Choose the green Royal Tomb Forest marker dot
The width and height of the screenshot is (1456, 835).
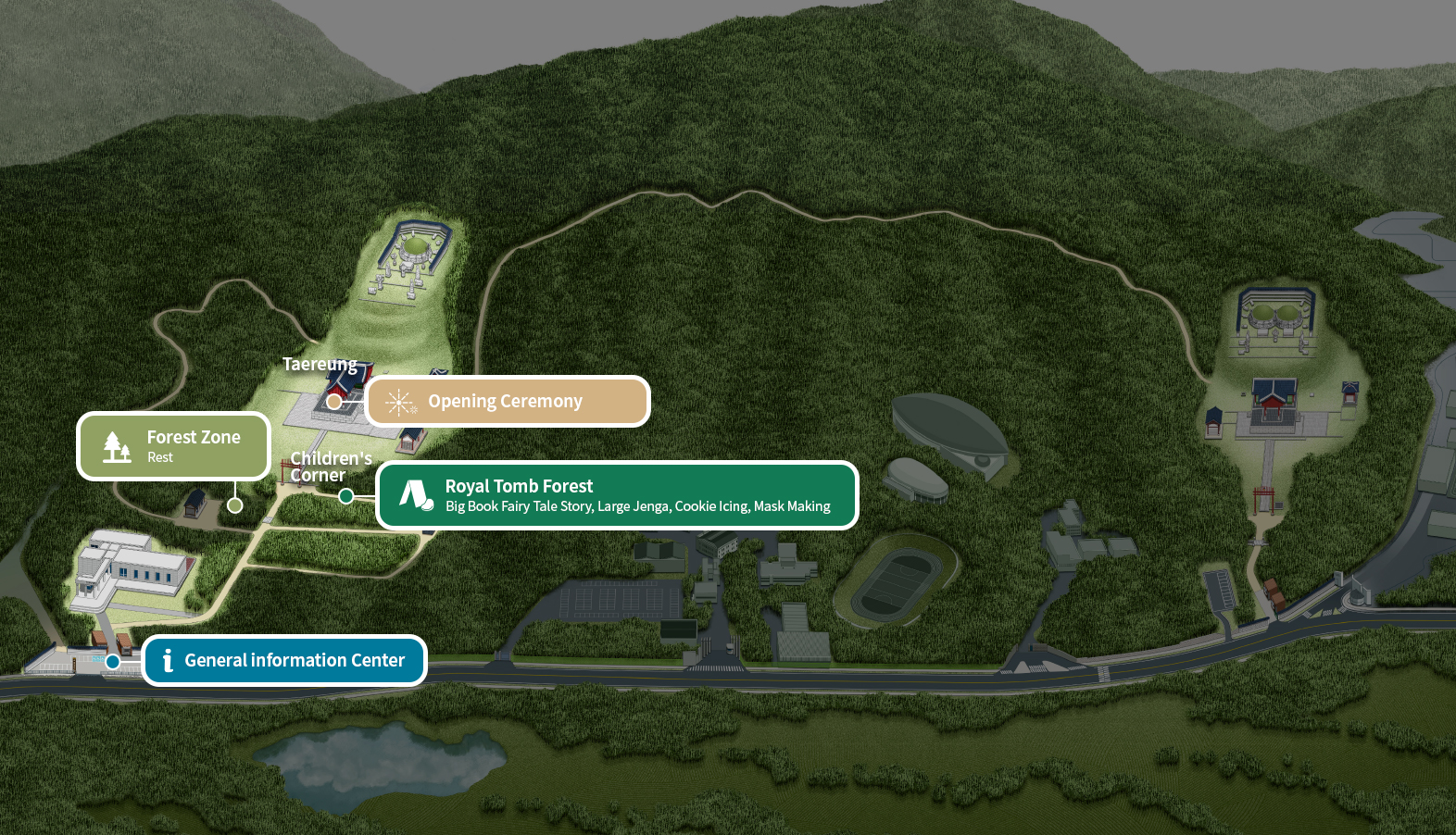346,496
